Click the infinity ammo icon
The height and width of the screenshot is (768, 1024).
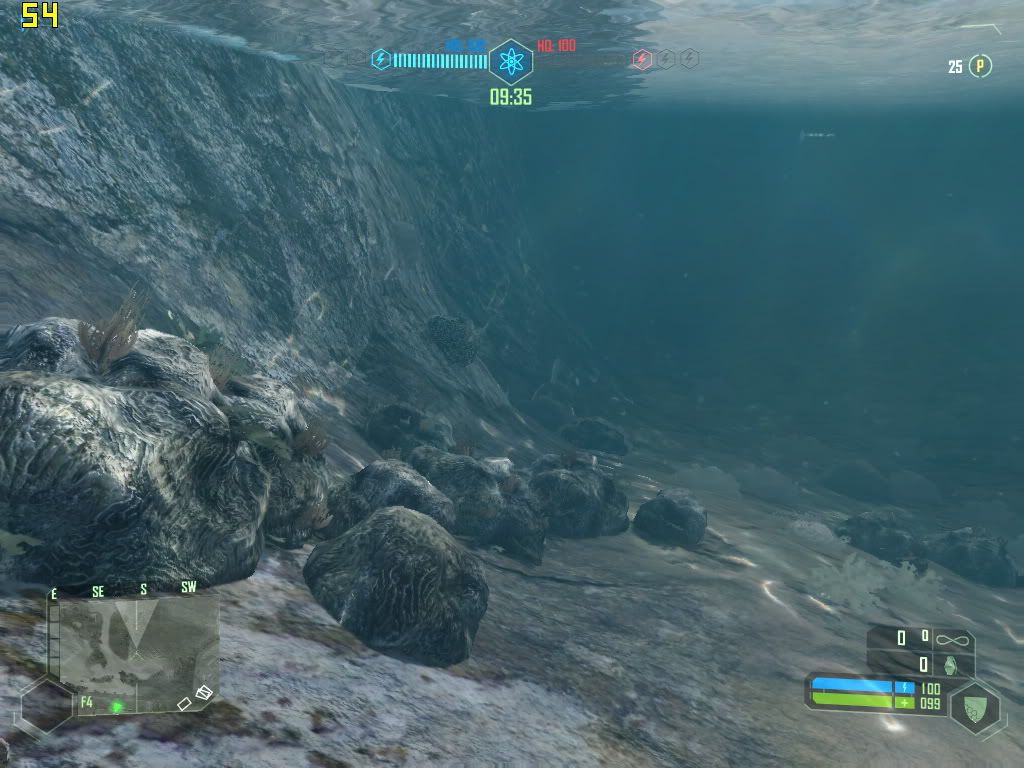(952, 637)
